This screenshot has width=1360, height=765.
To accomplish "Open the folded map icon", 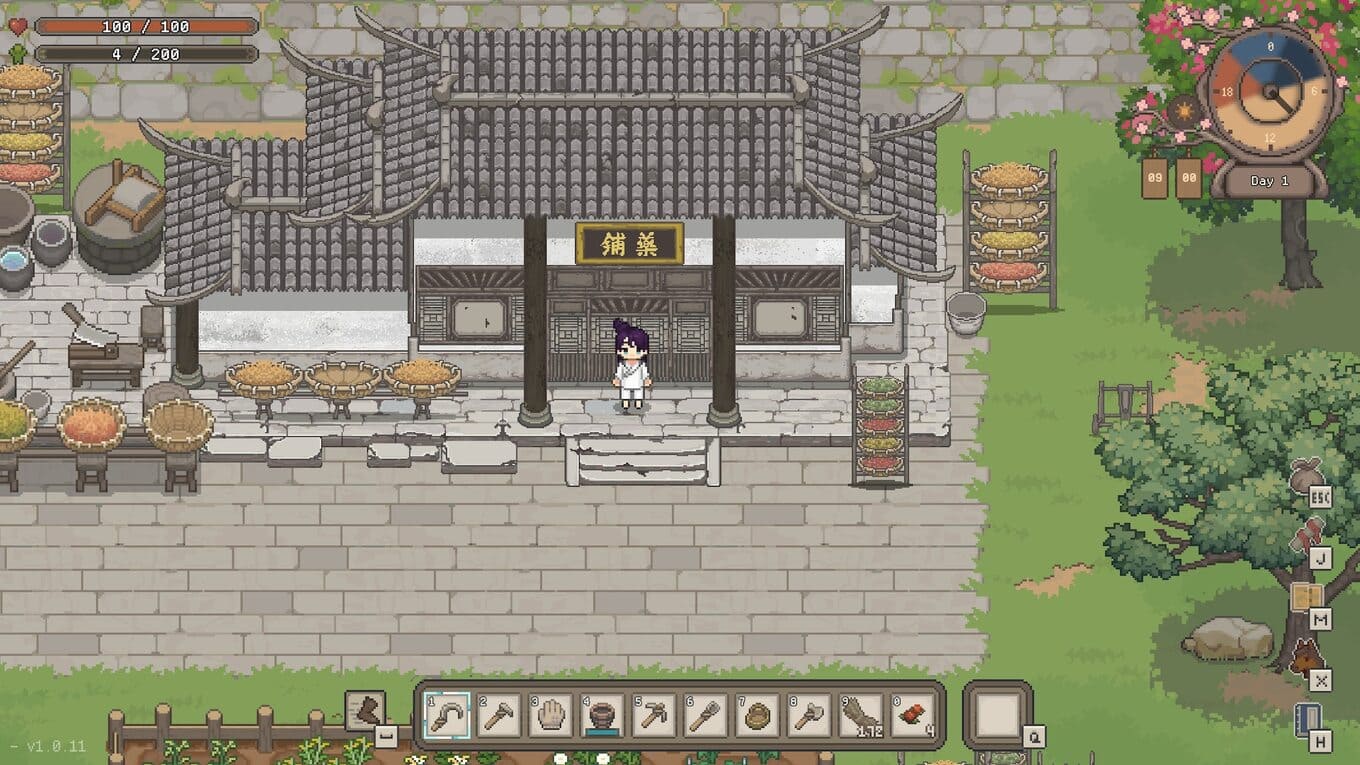I will pyautogui.click(x=1305, y=598).
